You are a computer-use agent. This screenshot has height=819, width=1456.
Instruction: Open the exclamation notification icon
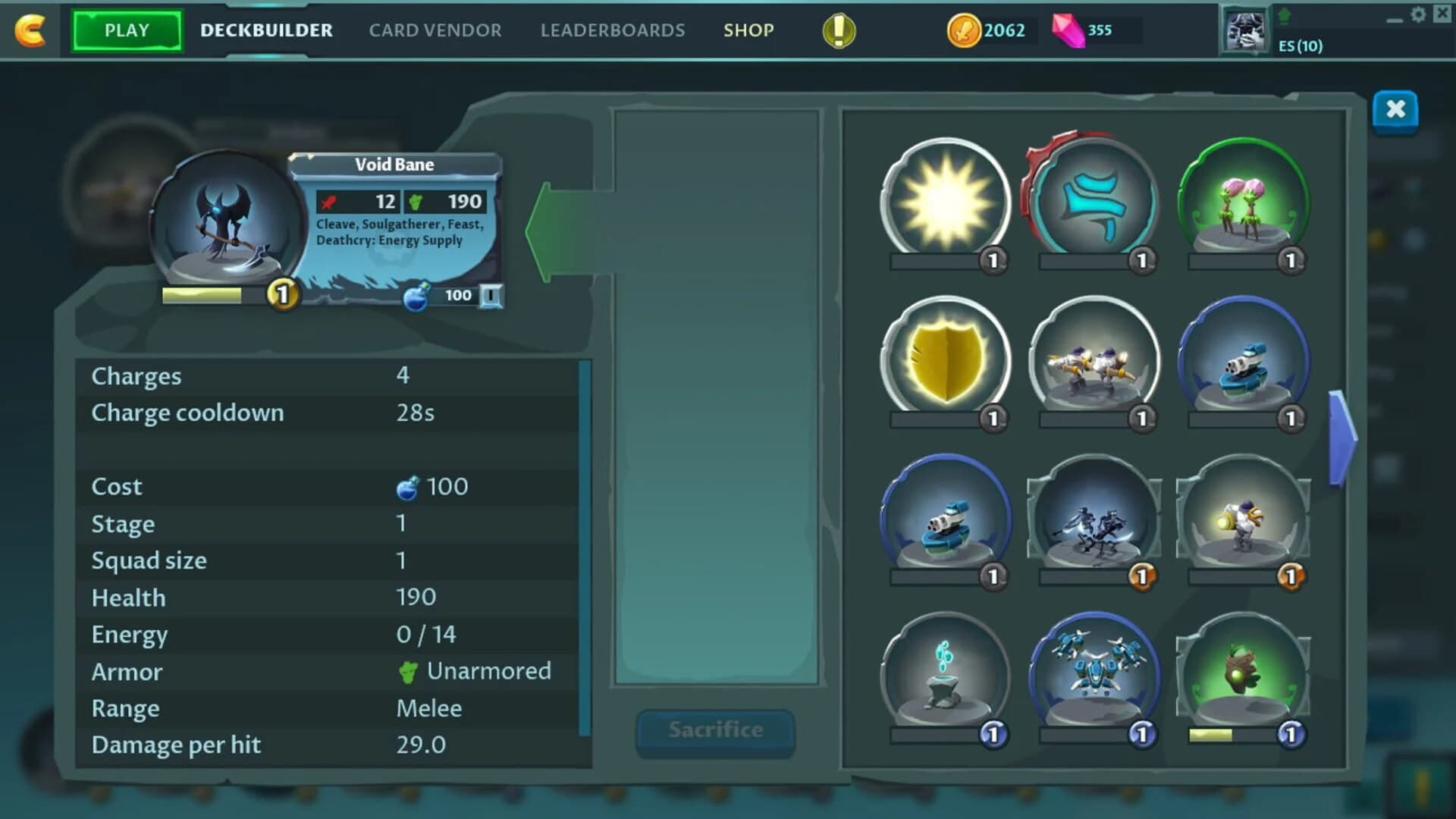pyautogui.click(x=837, y=30)
